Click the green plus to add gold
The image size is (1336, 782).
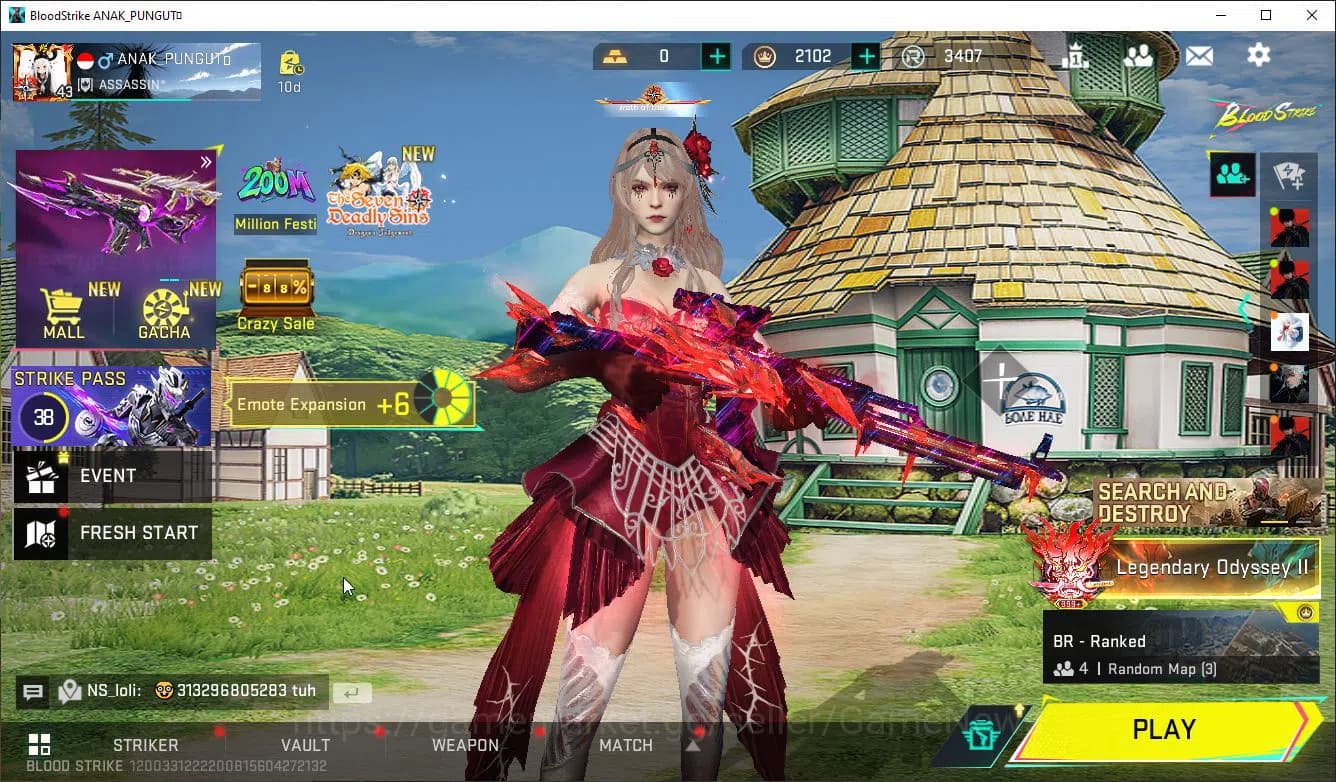[x=716, y=56]
